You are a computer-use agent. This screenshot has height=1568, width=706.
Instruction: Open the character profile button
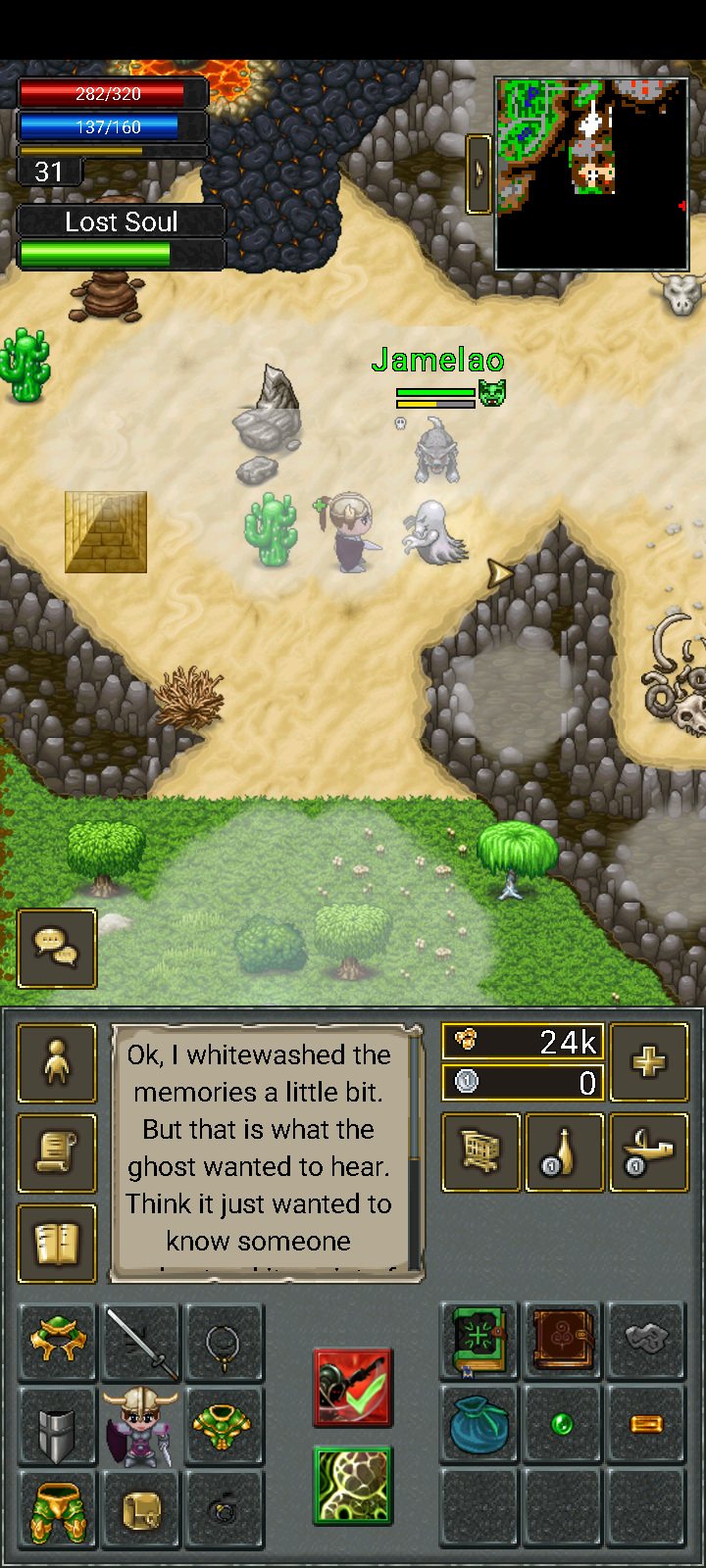click(57, 1063)
